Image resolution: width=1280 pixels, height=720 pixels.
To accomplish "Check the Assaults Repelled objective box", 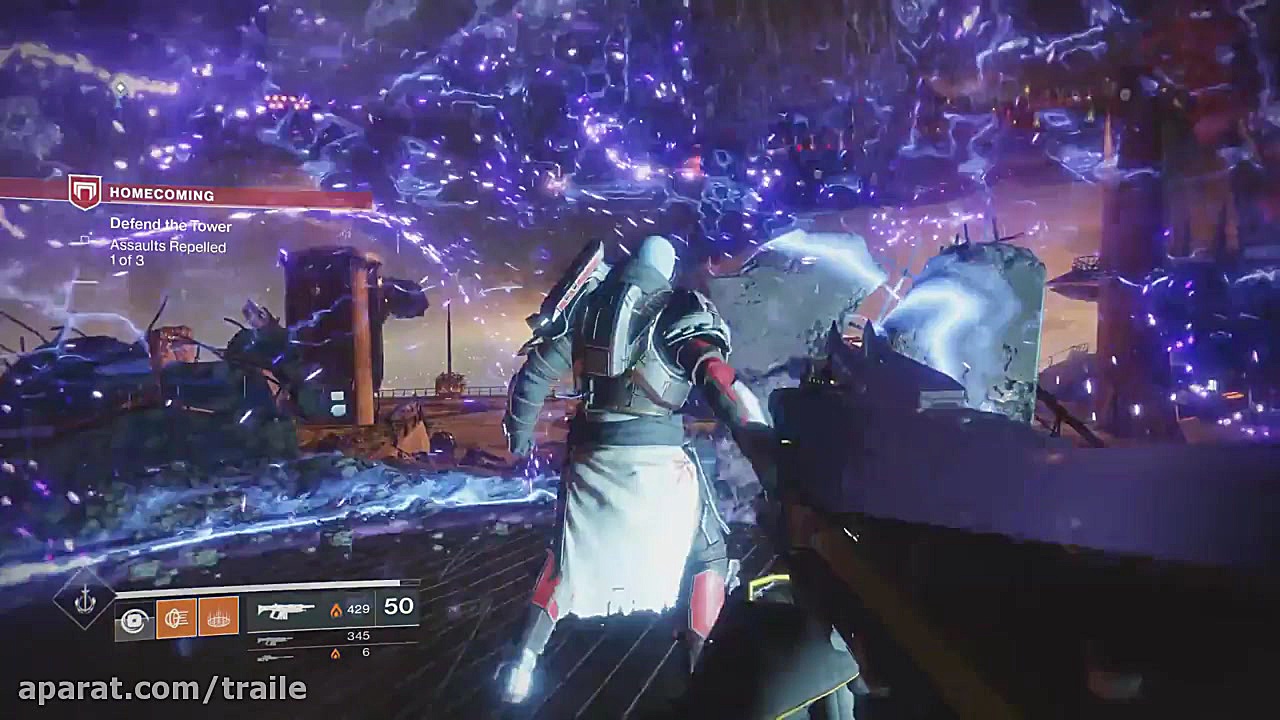I will coord(86,238).
